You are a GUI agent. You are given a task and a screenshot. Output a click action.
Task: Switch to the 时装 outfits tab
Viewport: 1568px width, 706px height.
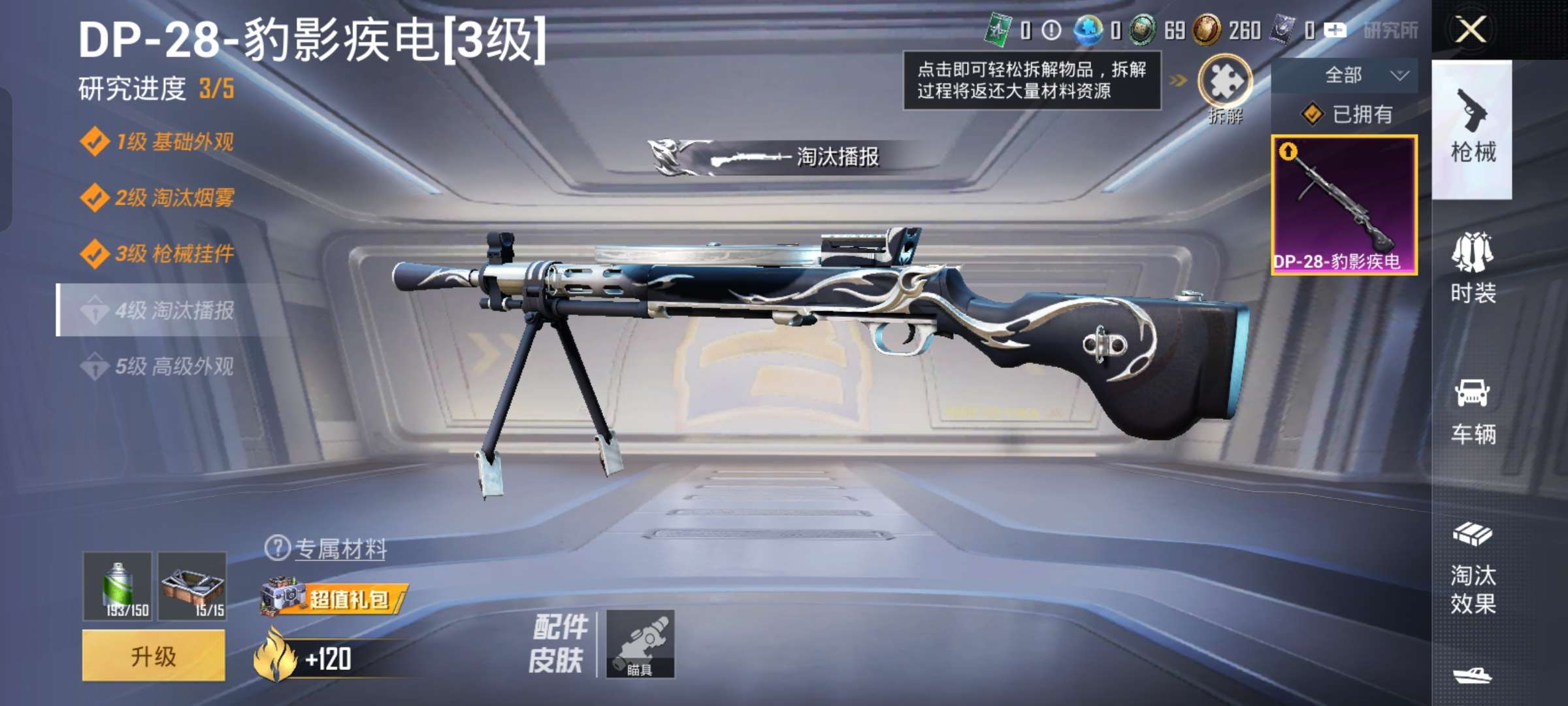point(1473,269)
